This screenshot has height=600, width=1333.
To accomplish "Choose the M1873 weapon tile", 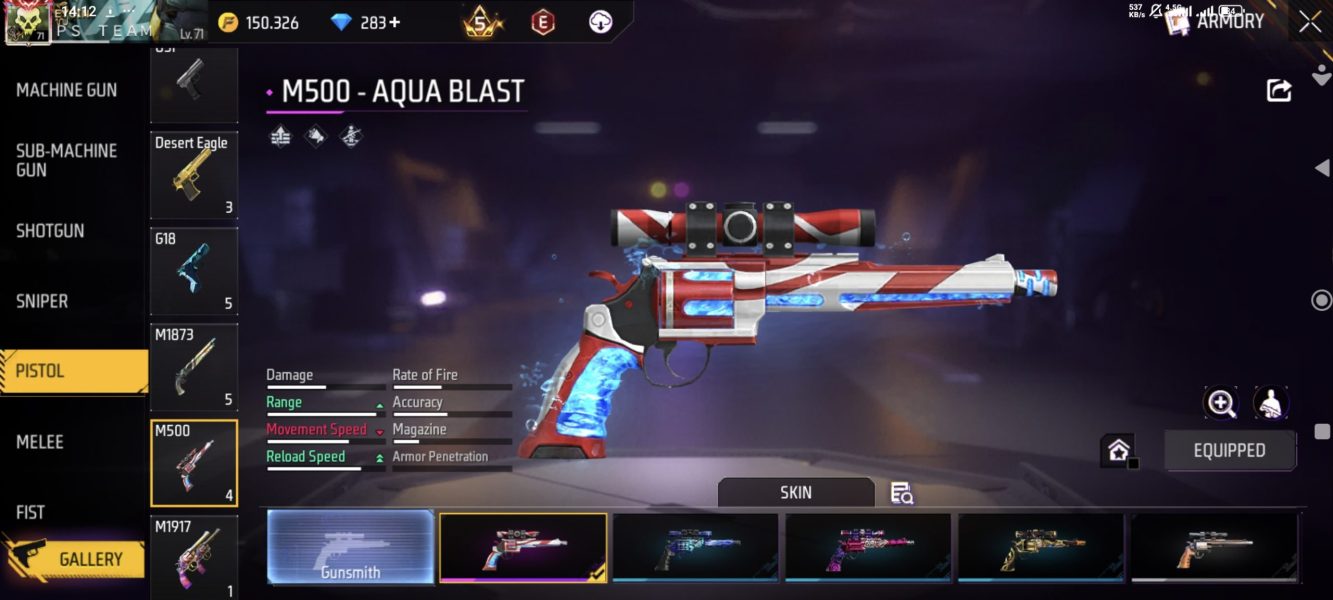I will pyautogui.click(x=193, y=367).
